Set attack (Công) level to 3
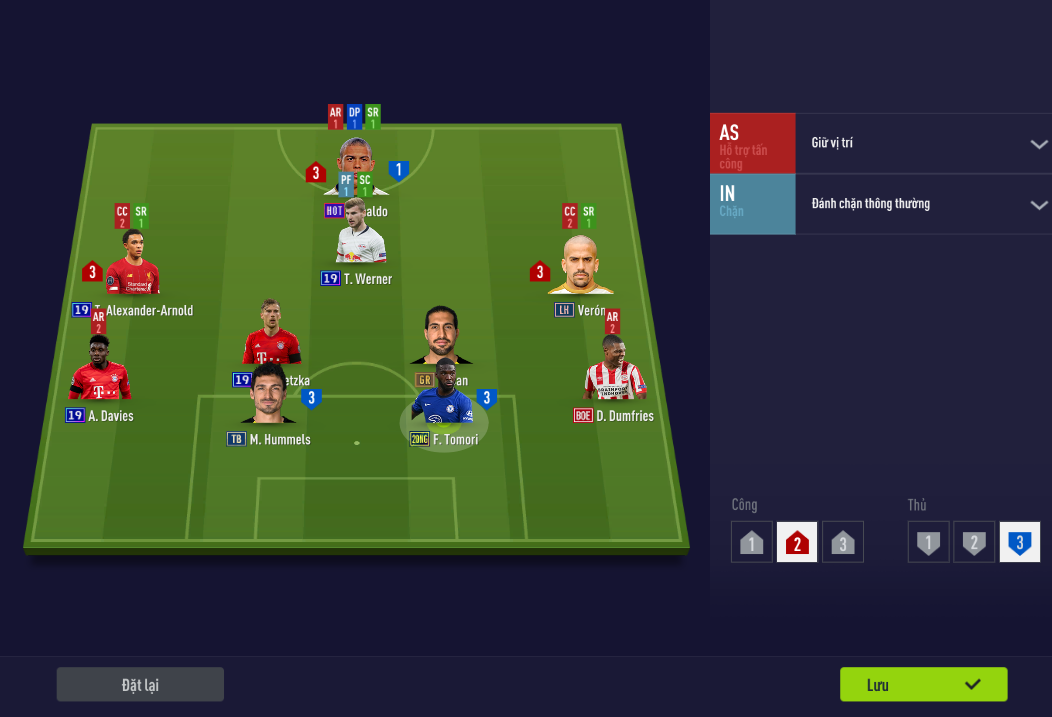This screenshot has width=1052, height=717. click(x=843, y=543)
